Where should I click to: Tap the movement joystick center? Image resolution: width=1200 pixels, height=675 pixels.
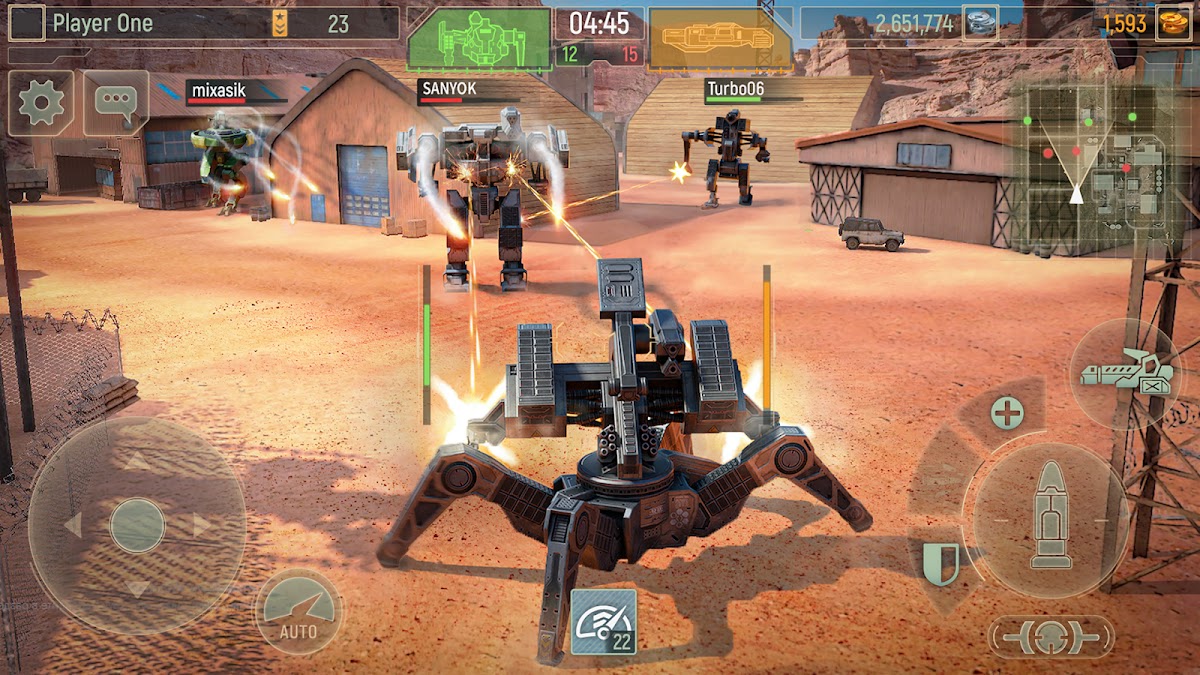pyautogui.click(x=137, y=524)
